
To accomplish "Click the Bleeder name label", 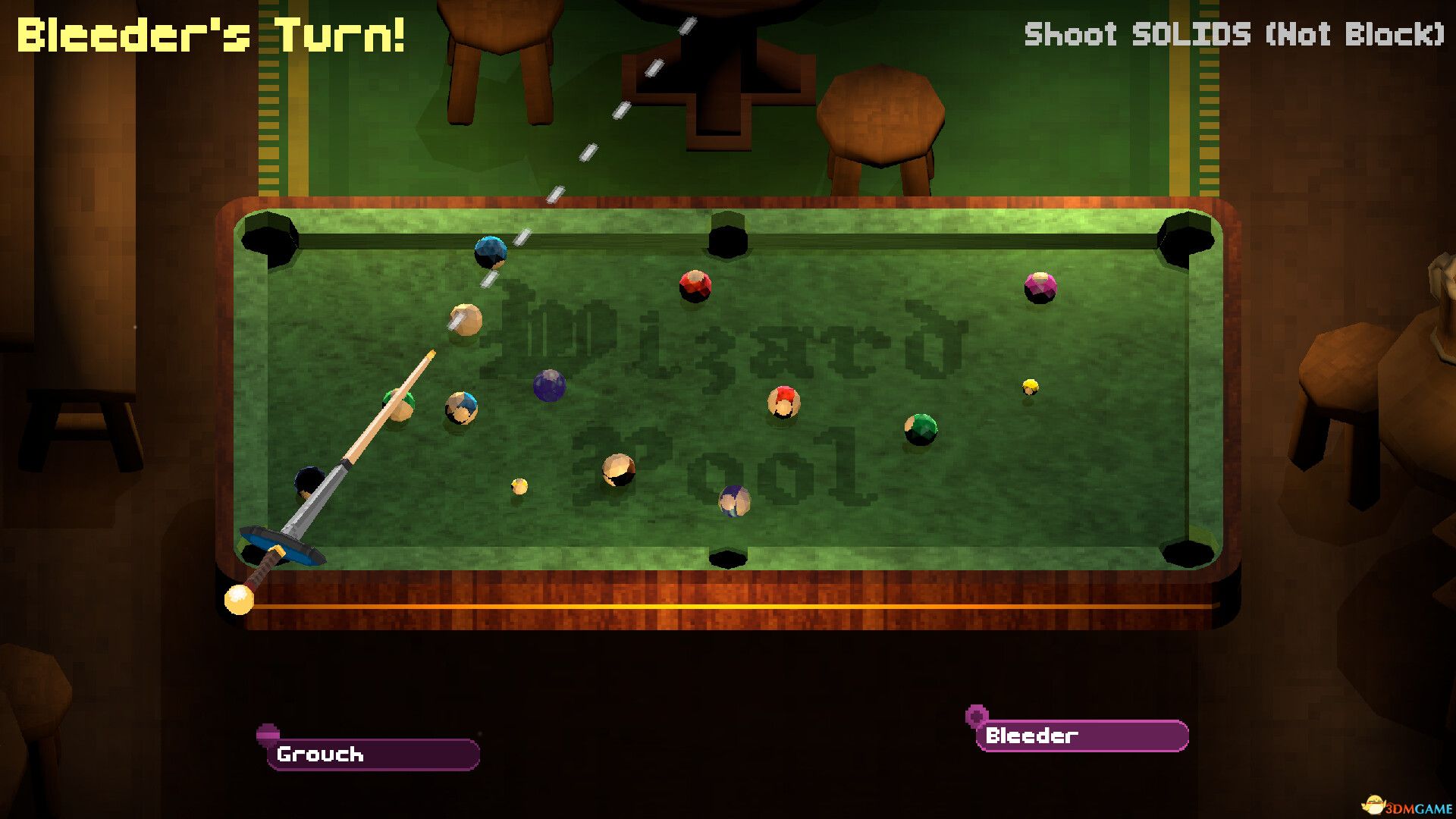I will [x=1031, y=735].
